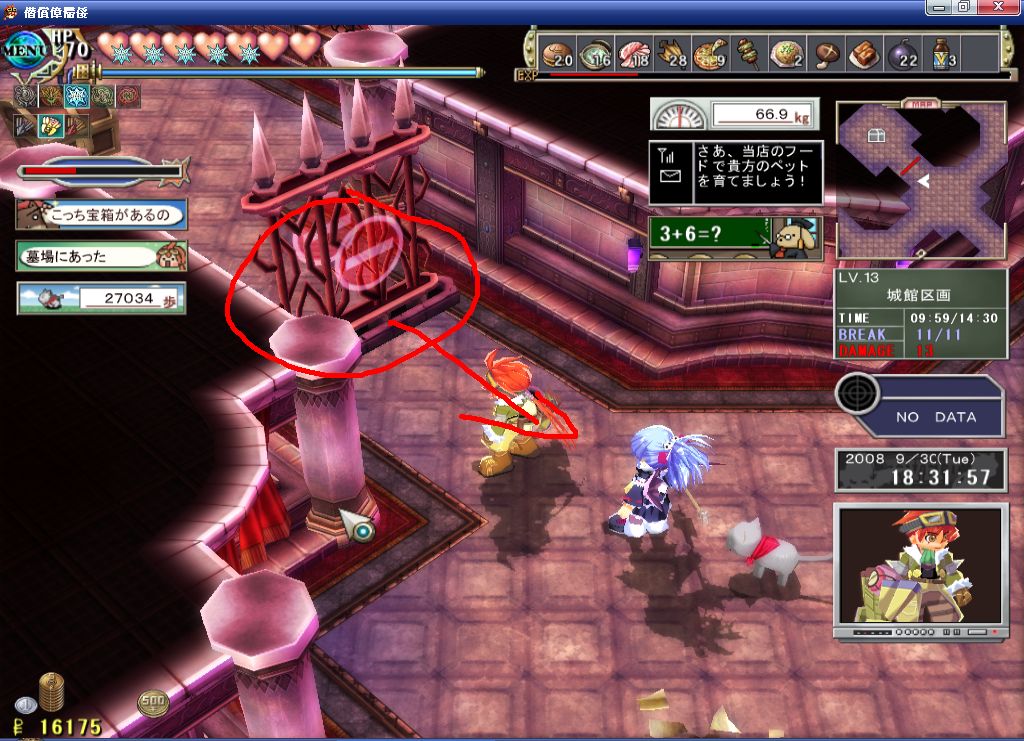Viewport: 1024px width, 741px height.
Task: Open the MENU orb
Action: click(22, 49)
